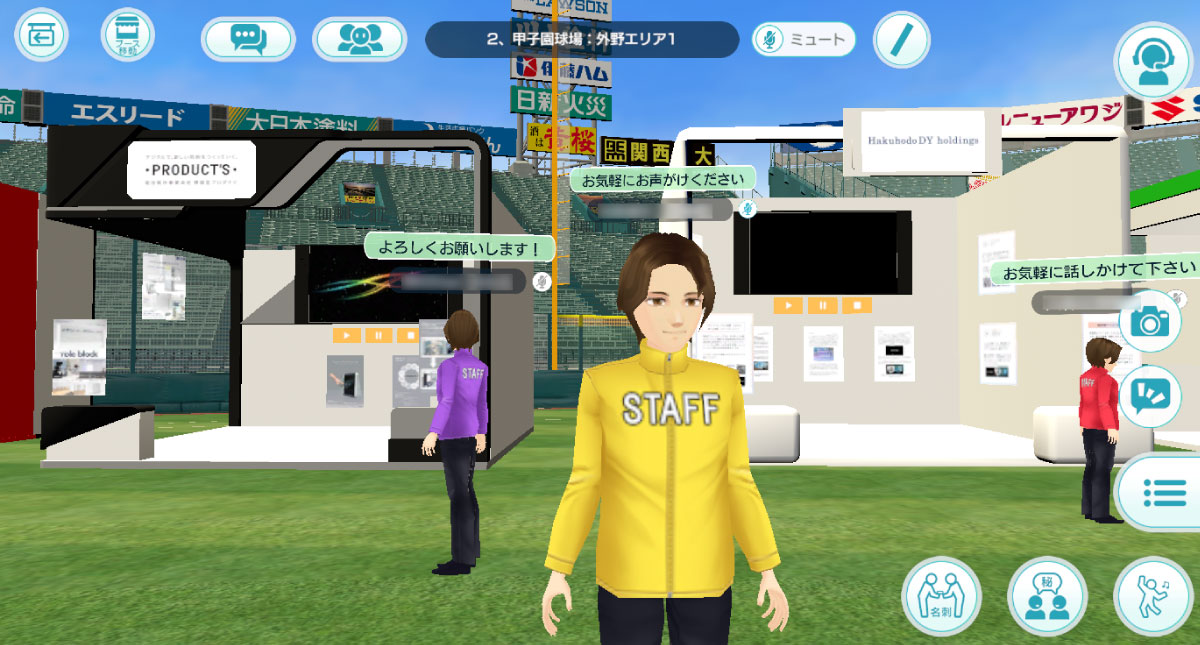Open the chat speech bubbles button
Image resolution: width=1200 pixels, height=645 pixels.
point(248,39)
